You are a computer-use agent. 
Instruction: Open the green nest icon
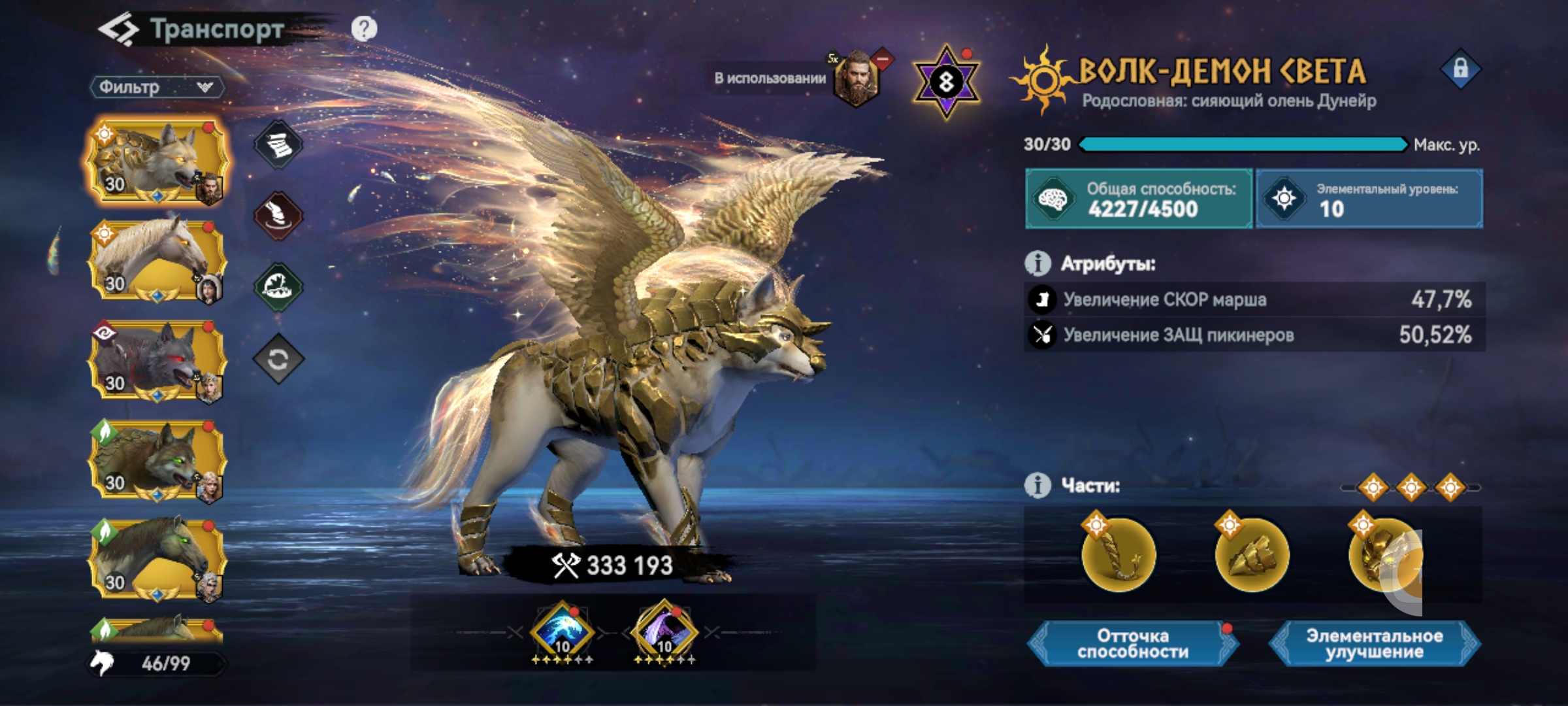[278, 287]
